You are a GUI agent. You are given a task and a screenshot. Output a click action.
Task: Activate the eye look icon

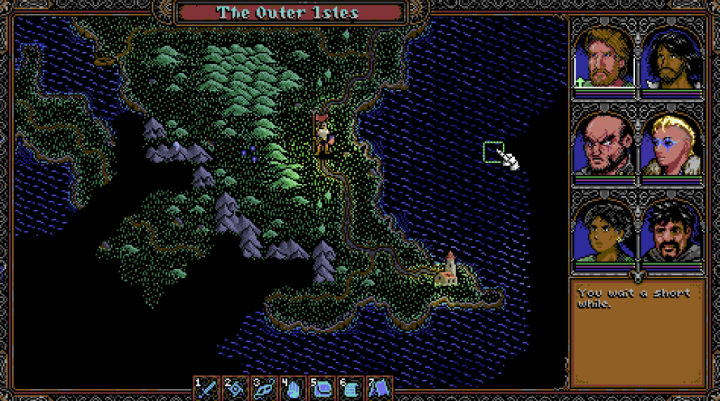click(237, 388)
